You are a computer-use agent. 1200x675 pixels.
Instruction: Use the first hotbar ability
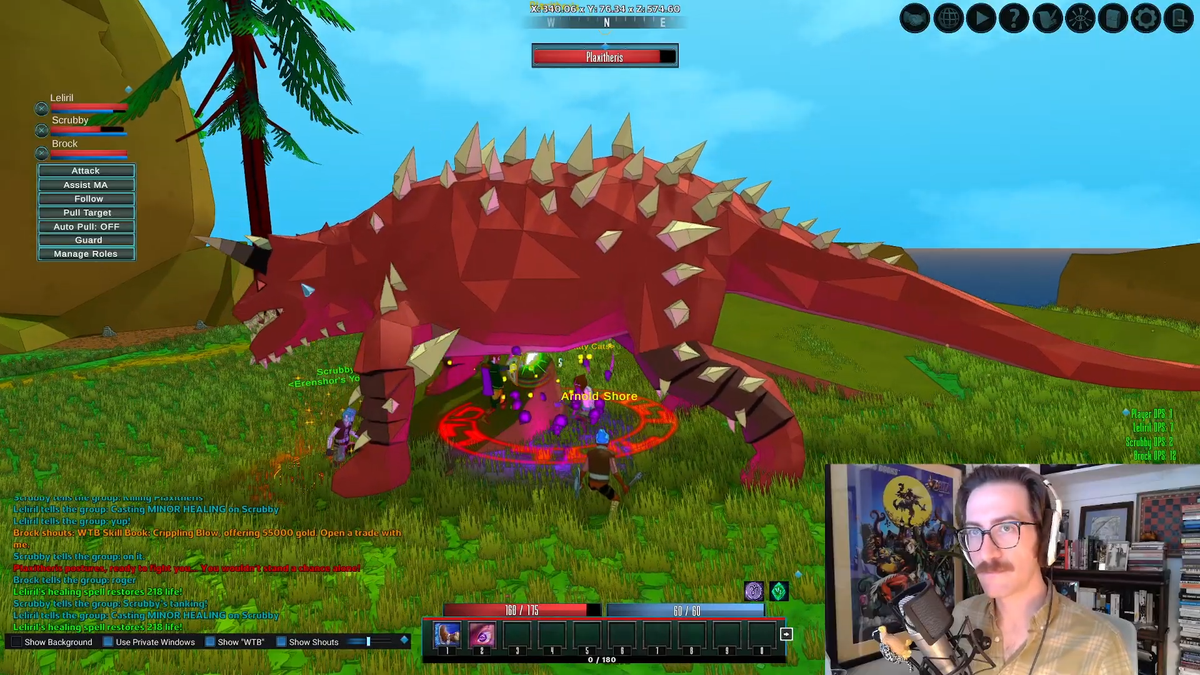[x=447, y=634]
